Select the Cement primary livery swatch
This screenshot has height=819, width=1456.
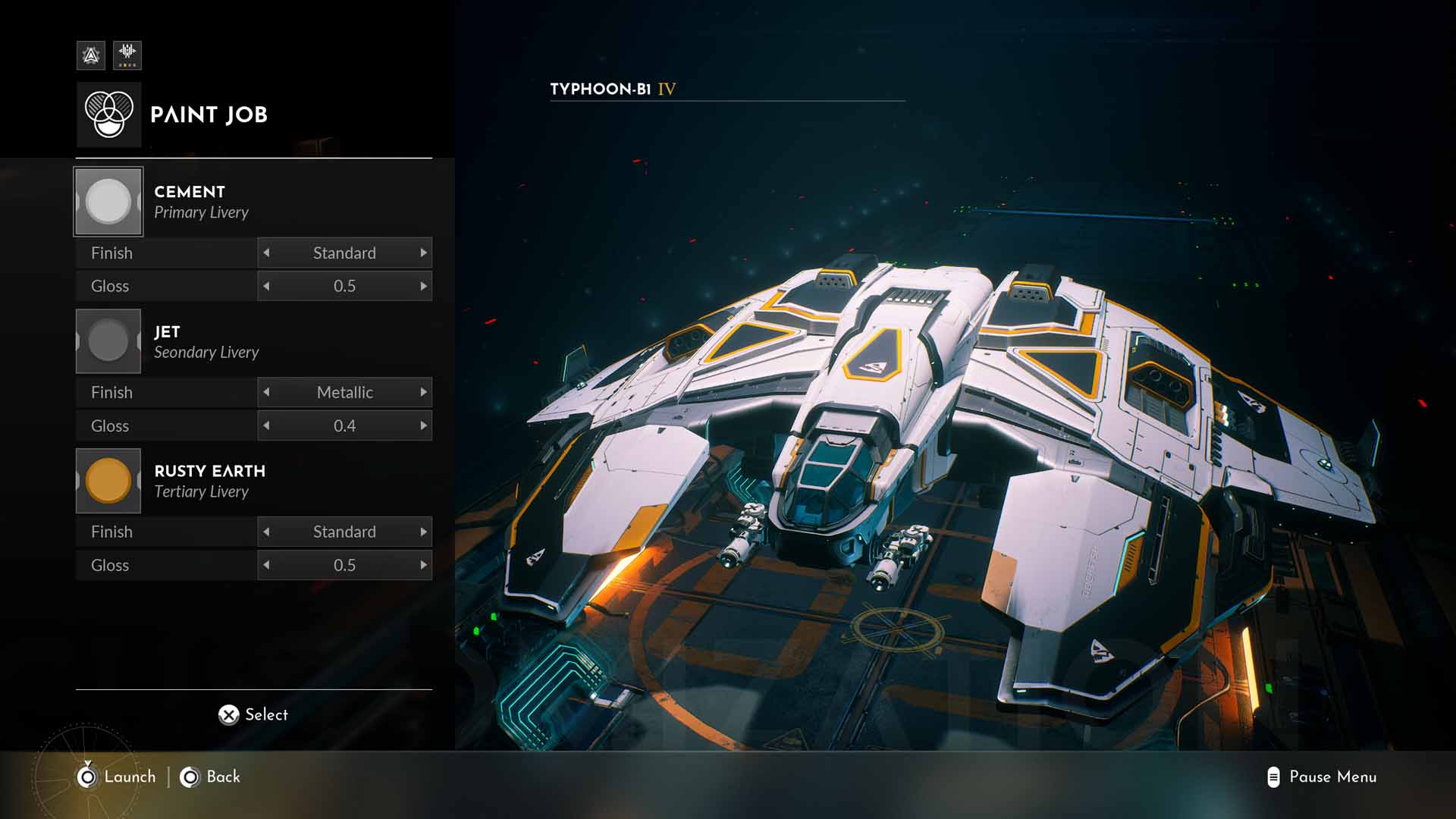coord(108,200)
